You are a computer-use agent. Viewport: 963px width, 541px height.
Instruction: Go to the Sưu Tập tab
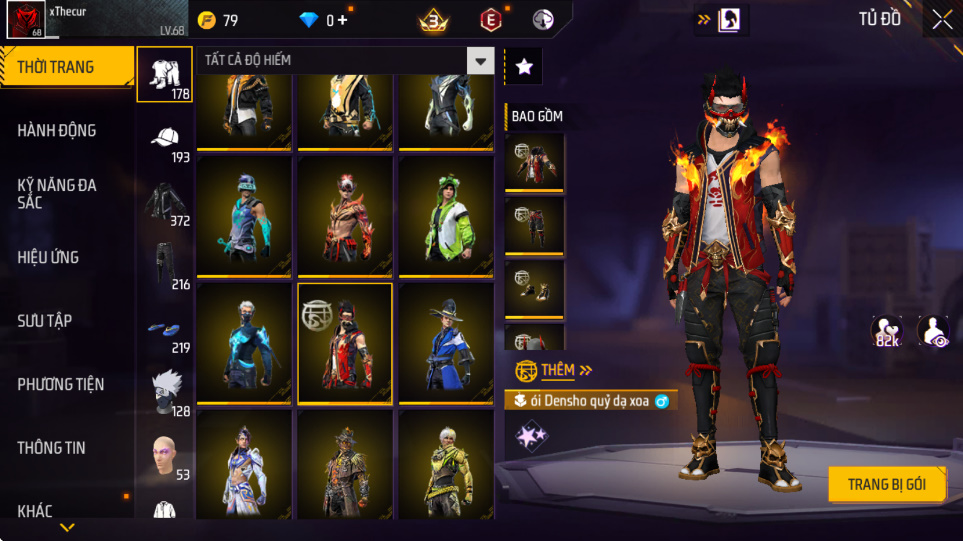click(45, 320)
